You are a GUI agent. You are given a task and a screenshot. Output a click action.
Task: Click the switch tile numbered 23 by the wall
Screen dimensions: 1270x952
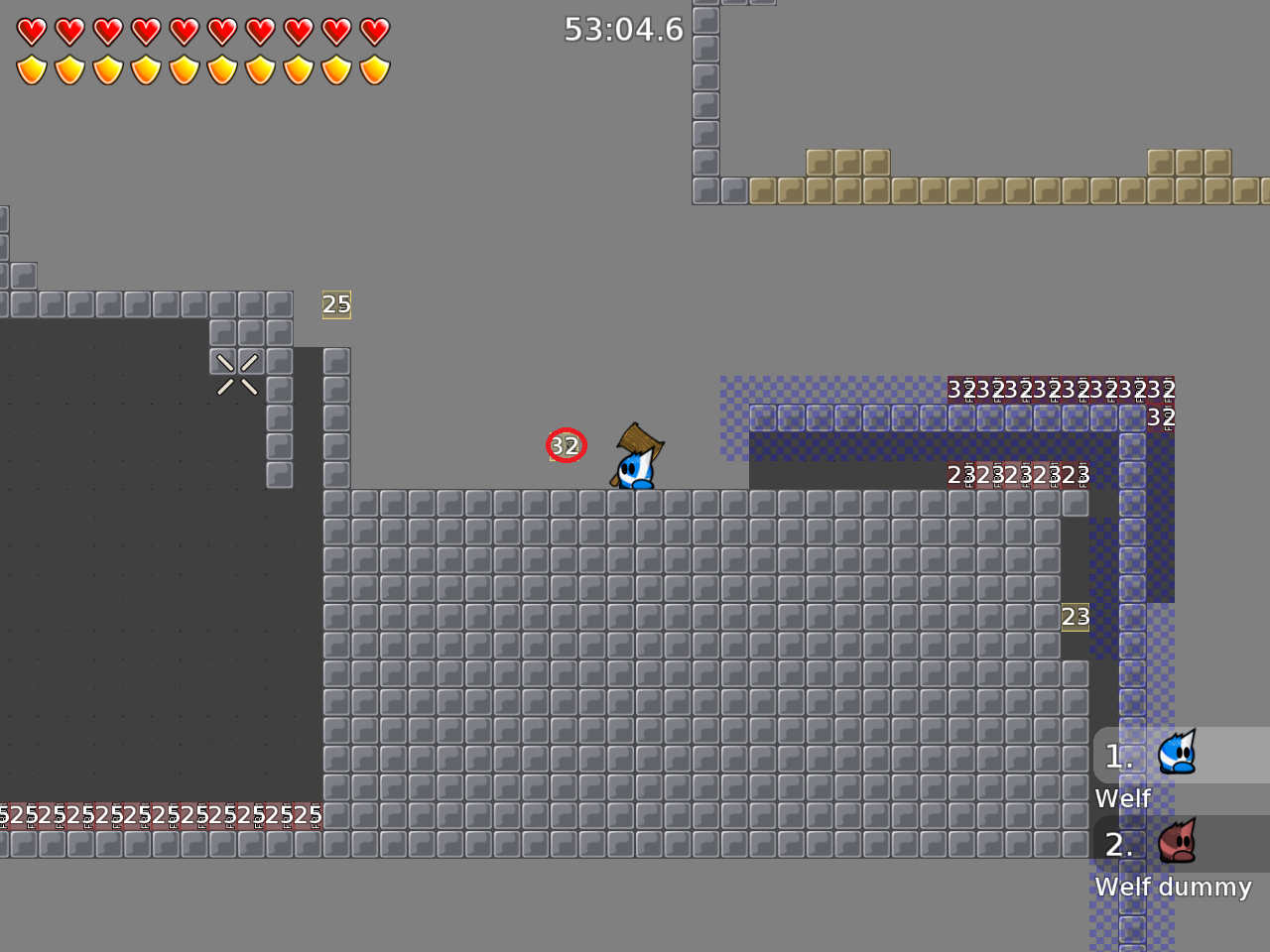1076,617
